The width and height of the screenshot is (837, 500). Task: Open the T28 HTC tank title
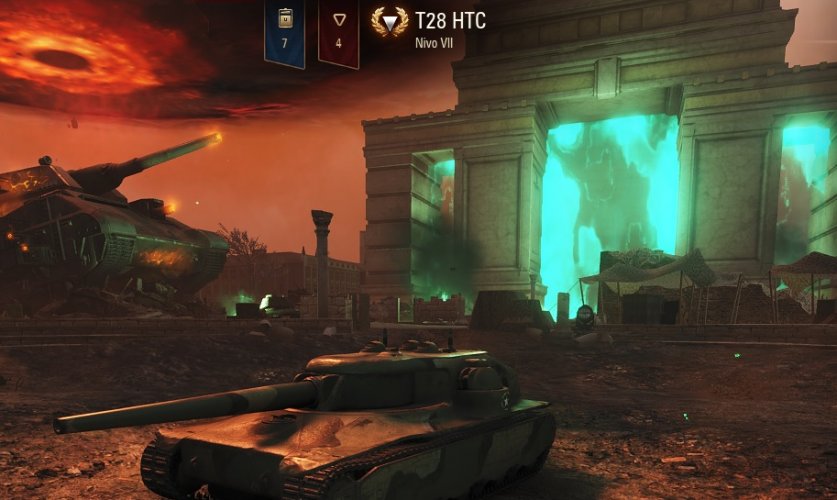pyautogui.click(x=450, y=21)
